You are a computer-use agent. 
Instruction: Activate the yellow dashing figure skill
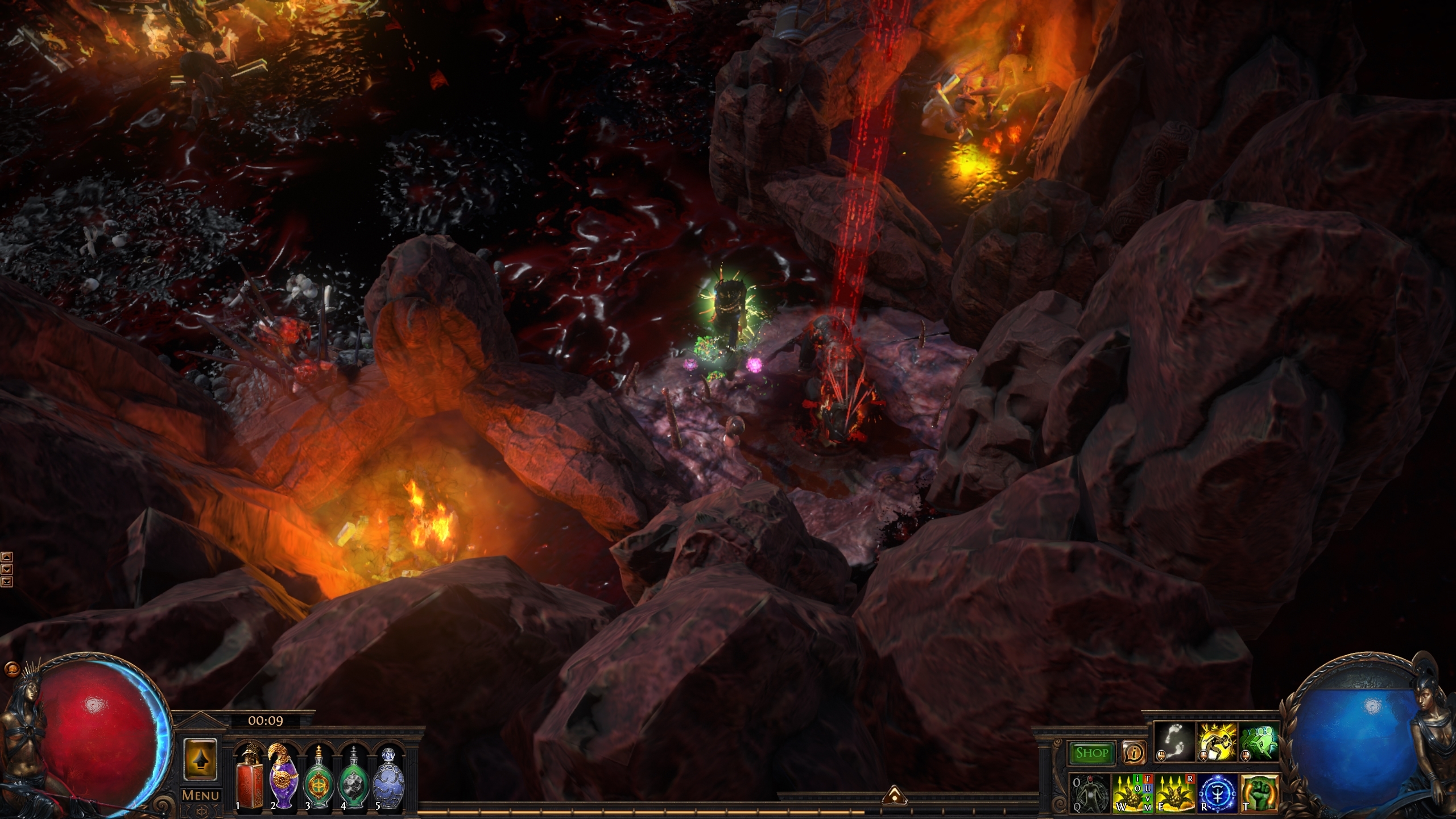[x=1217, y=742]
